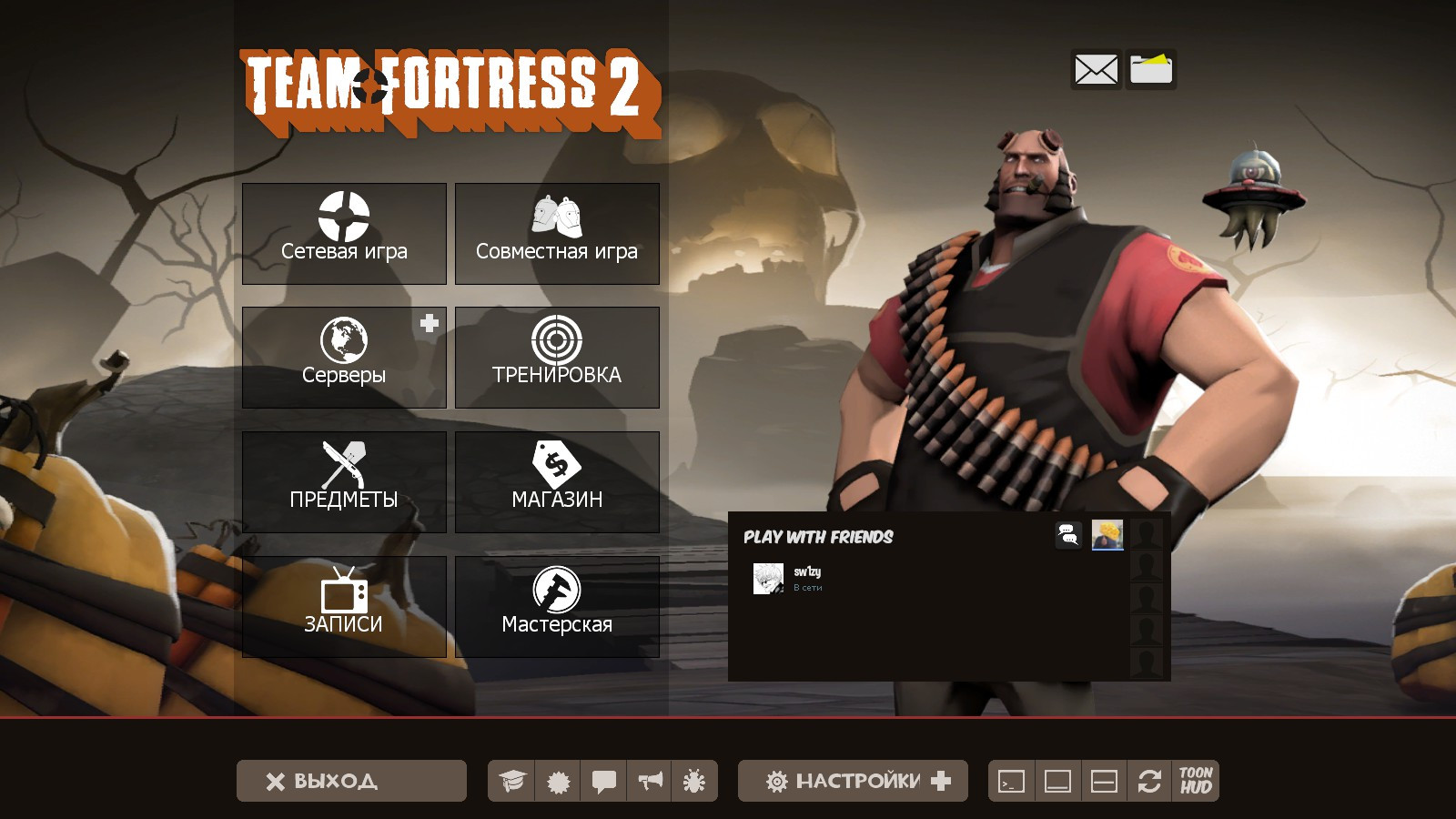Select the Совместная игра menu tile

557,234
